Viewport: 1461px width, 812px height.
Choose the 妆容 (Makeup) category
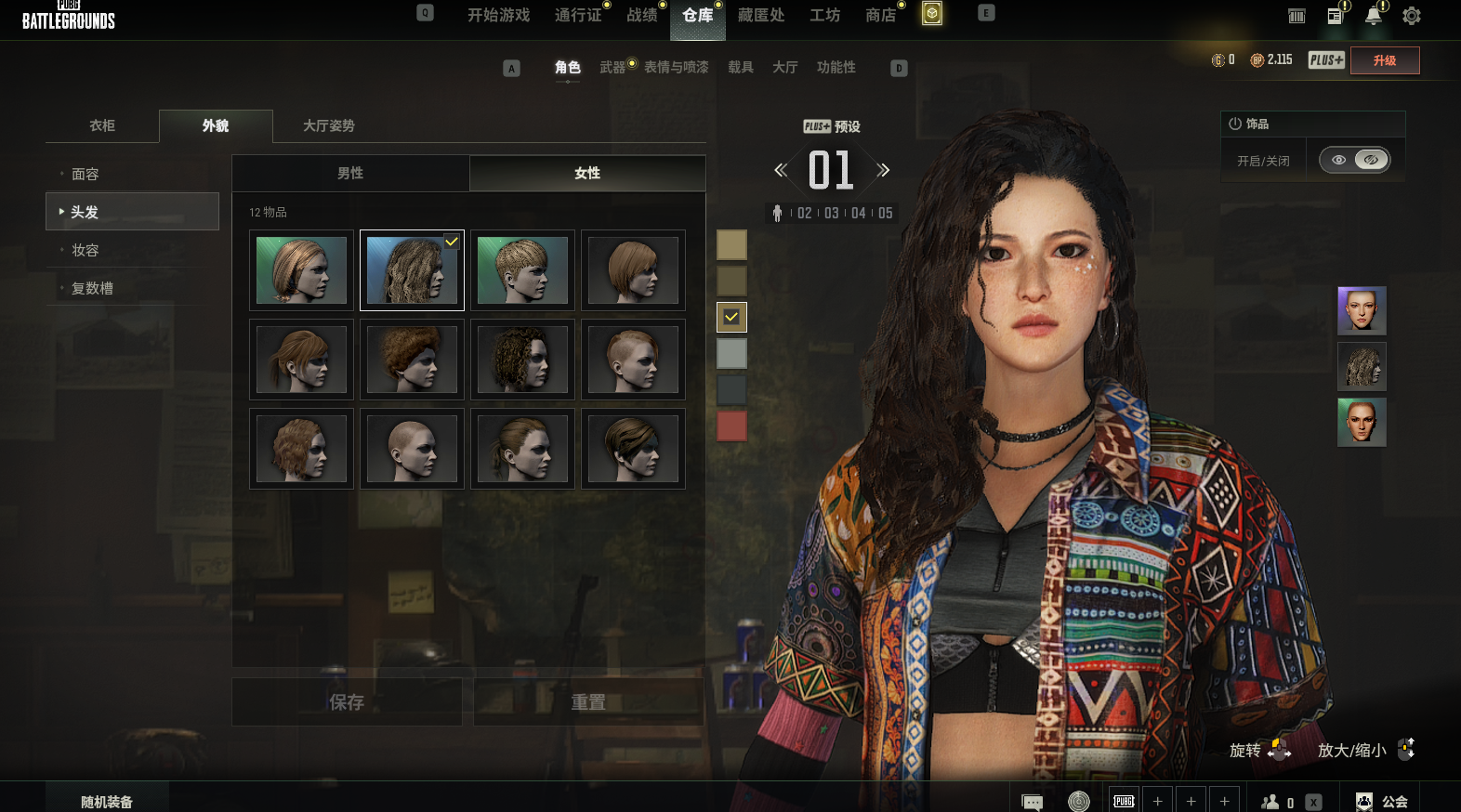point(86,251)
